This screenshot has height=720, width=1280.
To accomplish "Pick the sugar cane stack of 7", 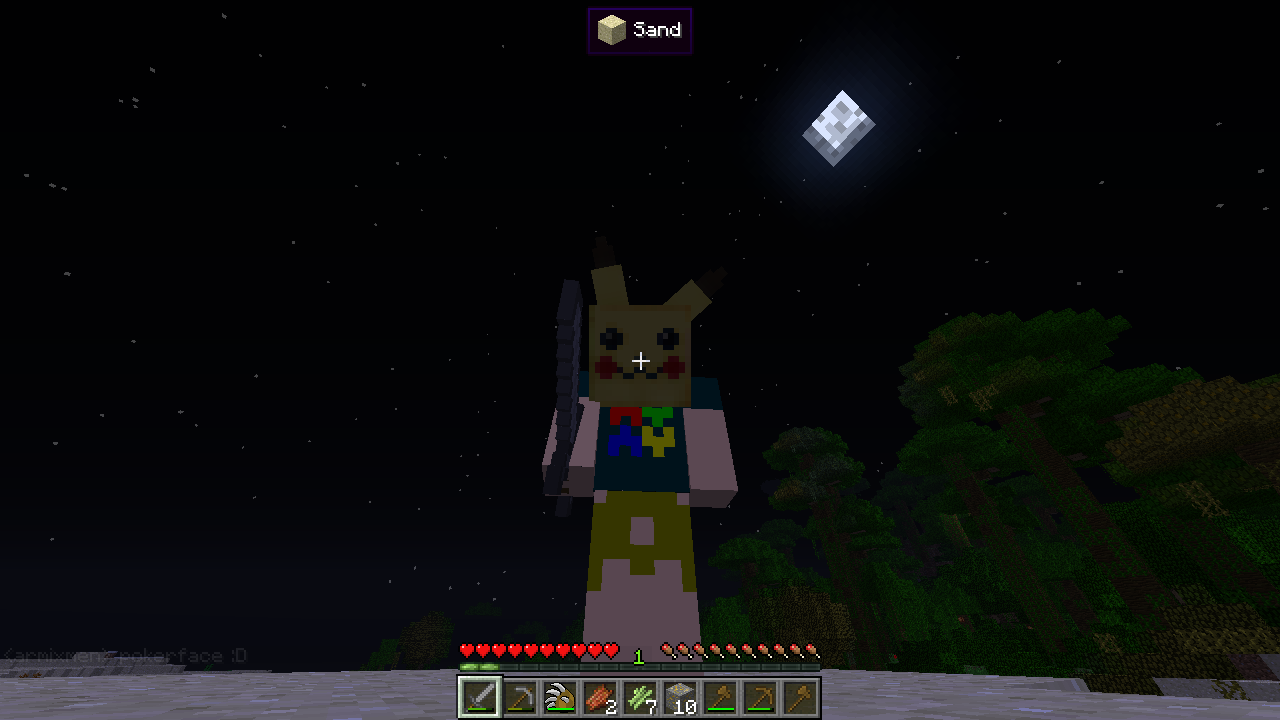I will pos(639,697).
